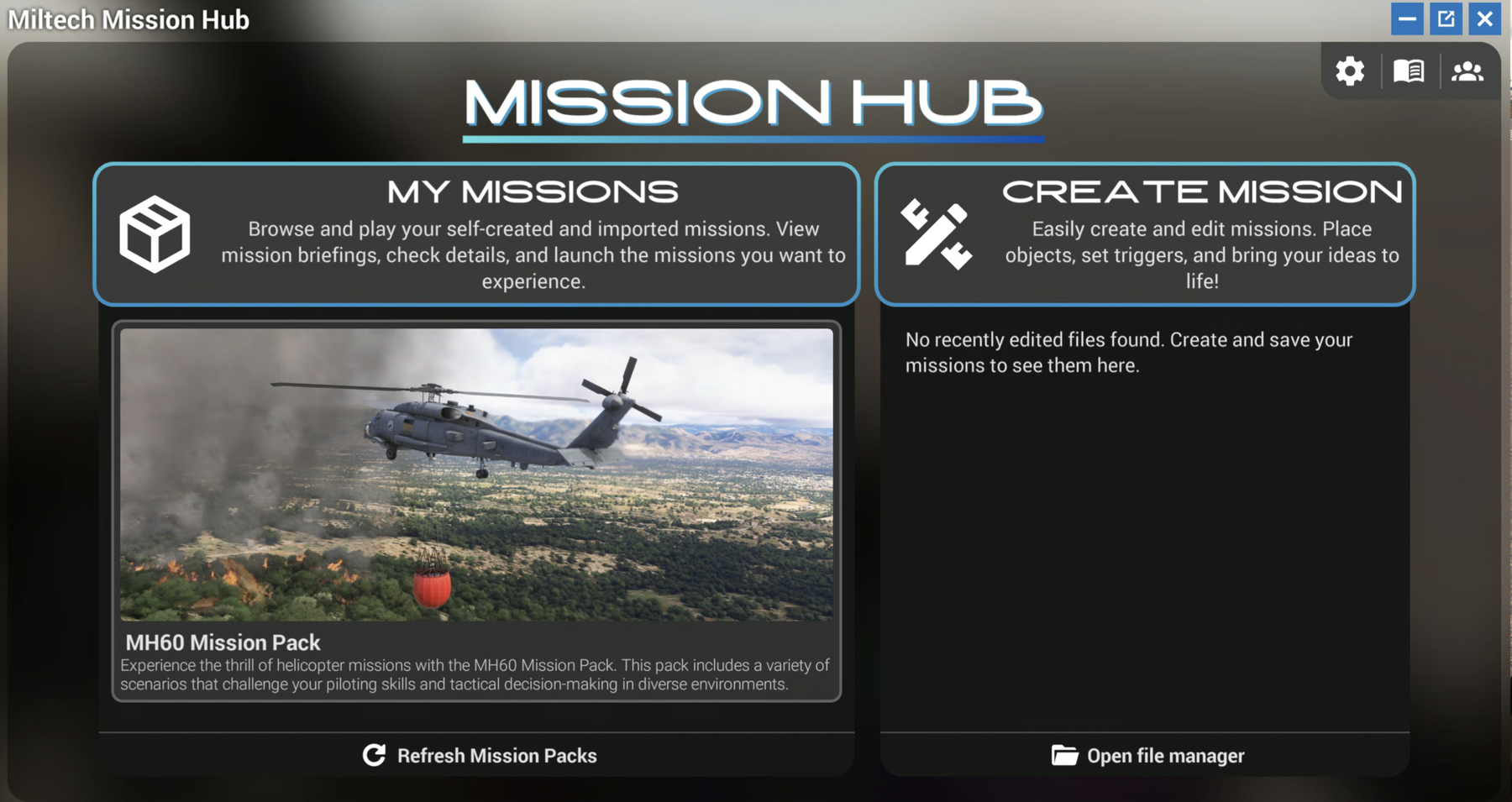This screenshot has width=1512, height=802.
Task: Close the Miltech Mission Hub window
Action: click(x=1485, y=18)
